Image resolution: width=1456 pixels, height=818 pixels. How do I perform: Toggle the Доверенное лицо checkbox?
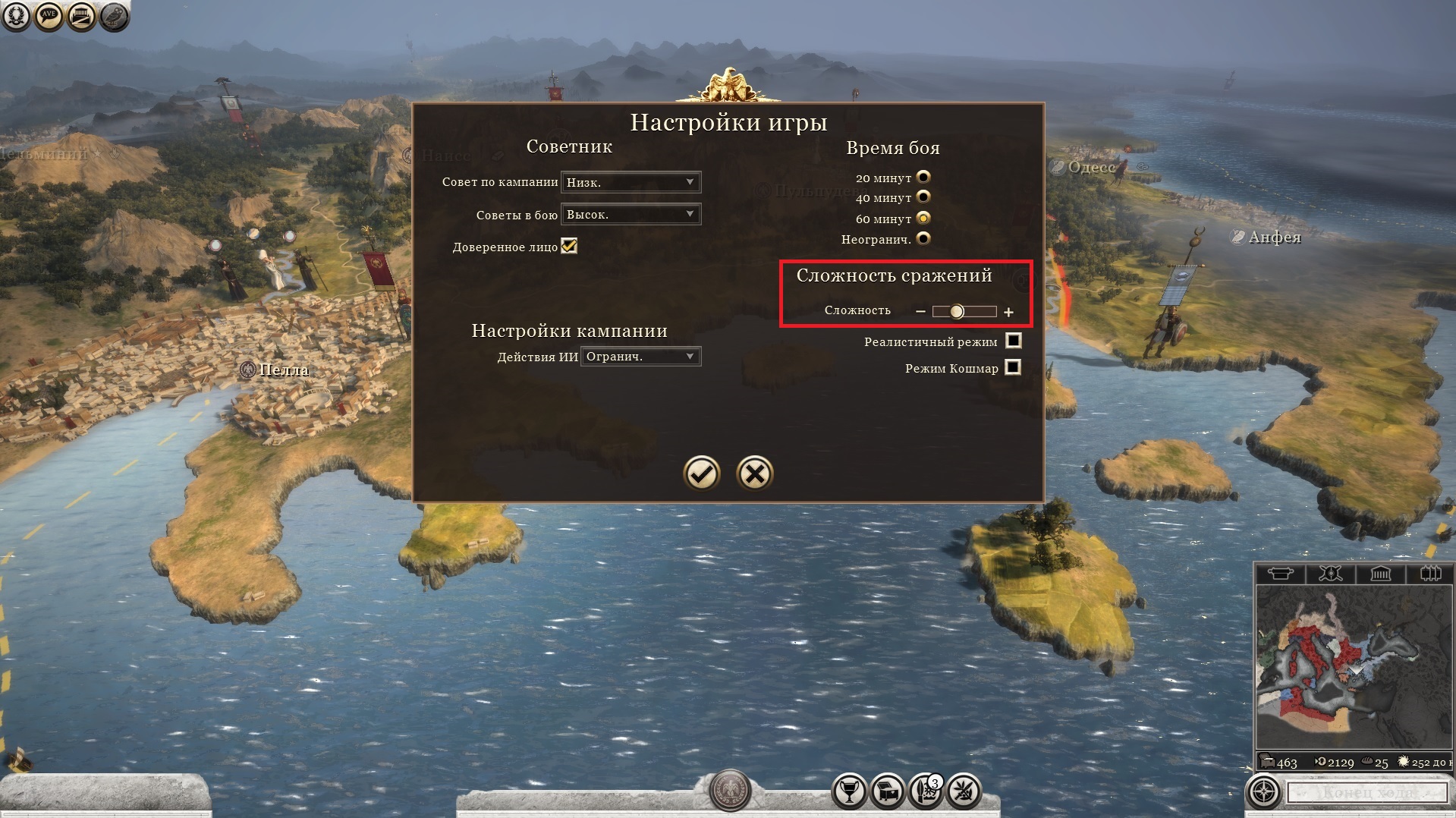[x=569, y=246]
